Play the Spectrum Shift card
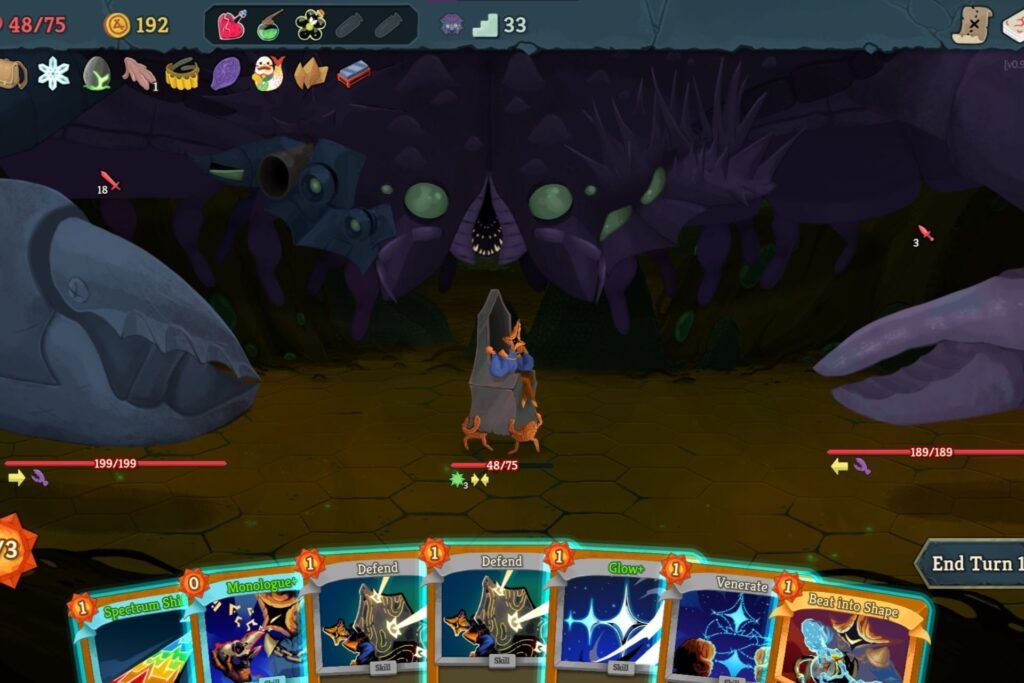This screenshot has height=683, width=1024. tap(130, 640)
